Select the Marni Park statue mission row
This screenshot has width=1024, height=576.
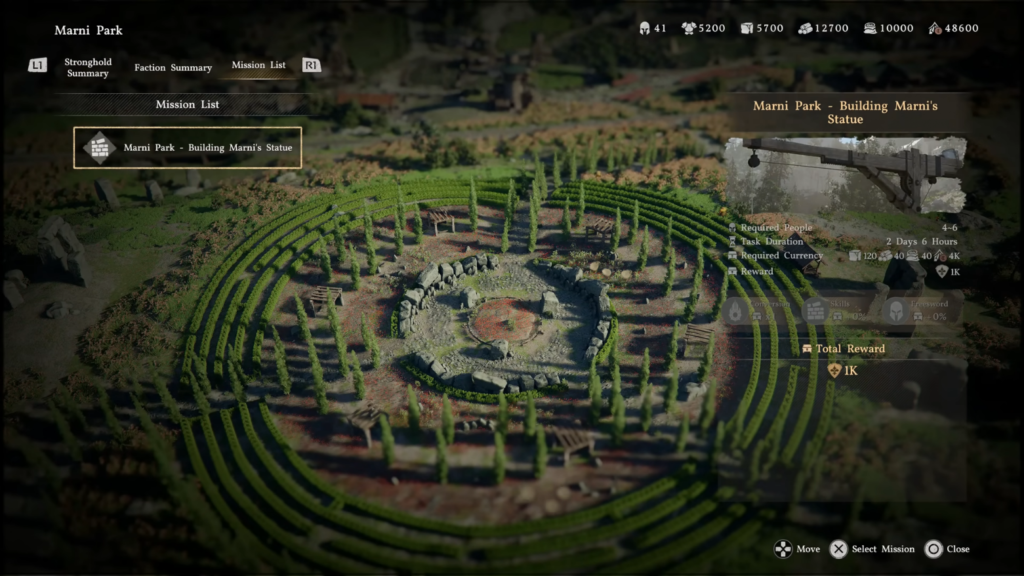(x=188, y=148)
